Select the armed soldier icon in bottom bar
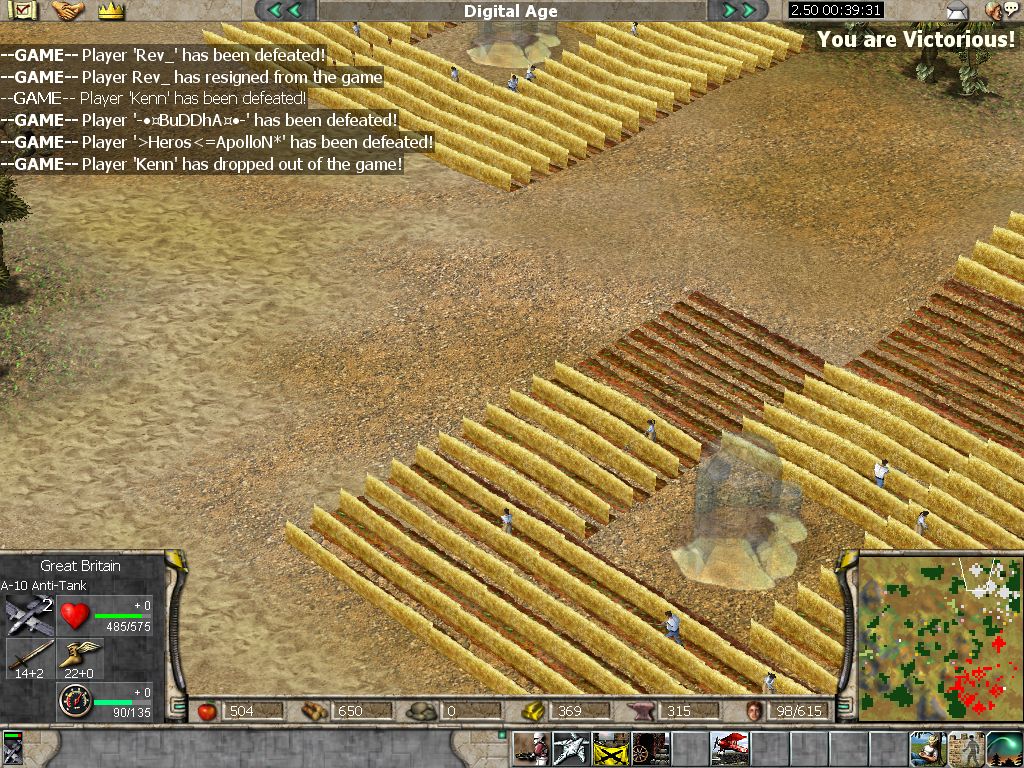This screenshot has width=1024, height=768. coord(531,748)
